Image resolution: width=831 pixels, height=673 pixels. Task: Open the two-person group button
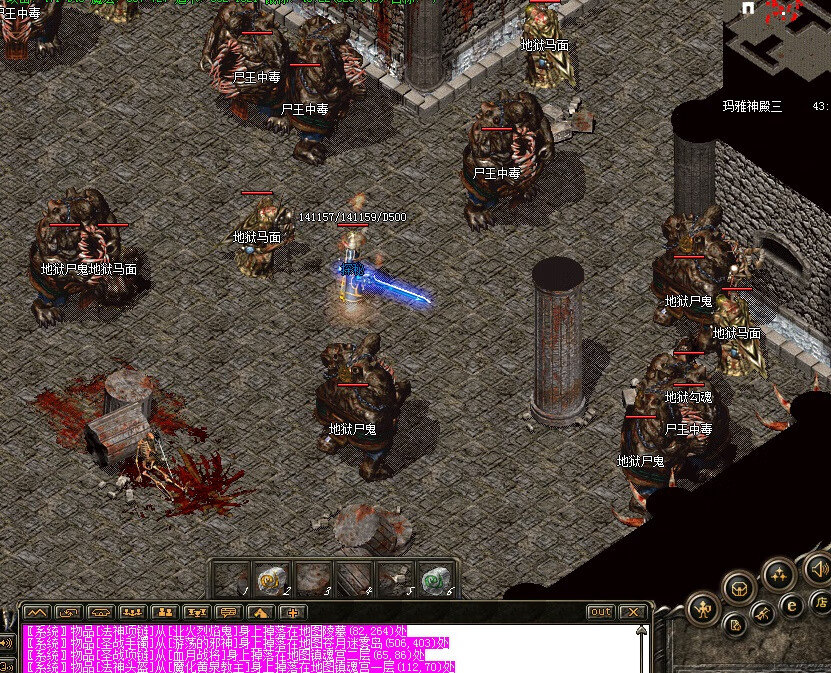(165, 611)
